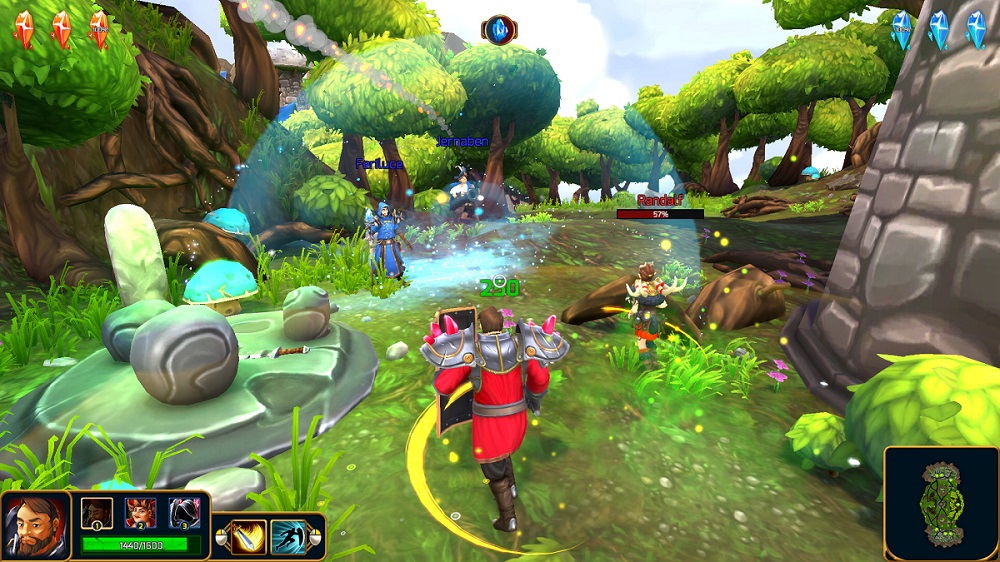The height and width of the screenshot is (562, 1000).
Task: Use the blue shield dash ability
Action: click(x=289, y=537)
